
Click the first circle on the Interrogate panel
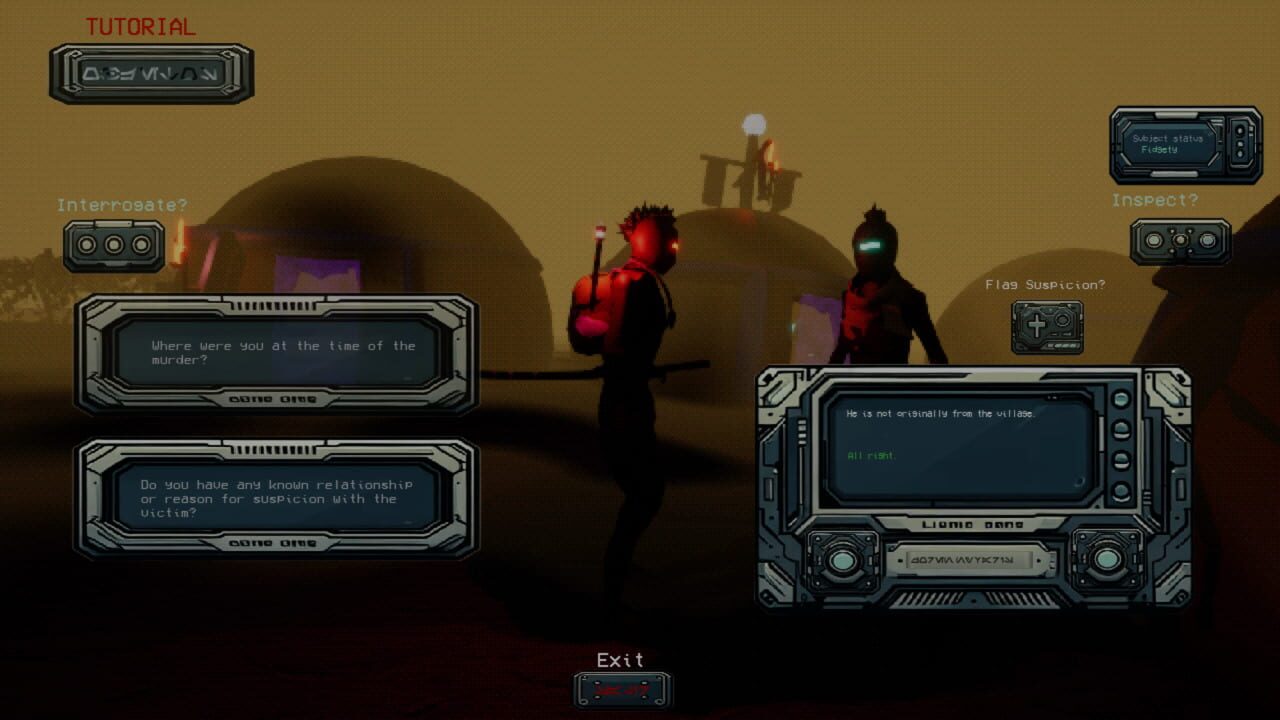[x=85, y=244]
